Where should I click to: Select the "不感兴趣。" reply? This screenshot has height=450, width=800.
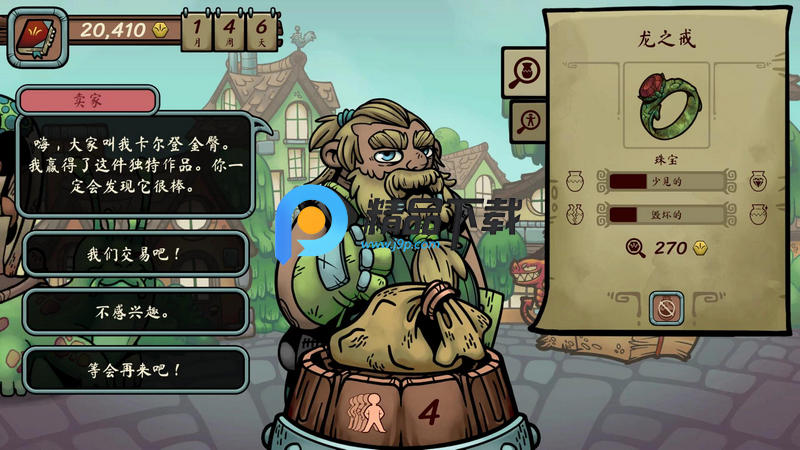pyautogui.click(x=135, y=312)
